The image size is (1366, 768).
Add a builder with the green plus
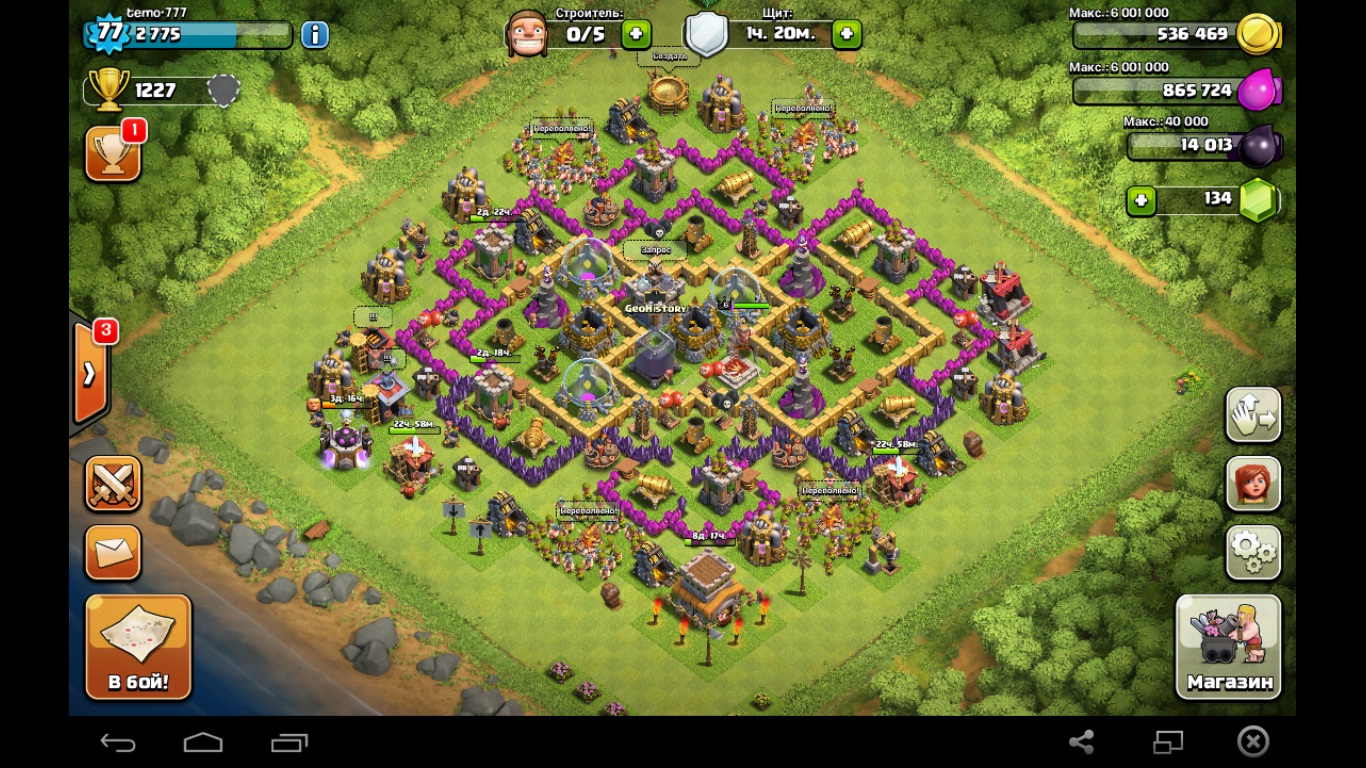[636, 34]
